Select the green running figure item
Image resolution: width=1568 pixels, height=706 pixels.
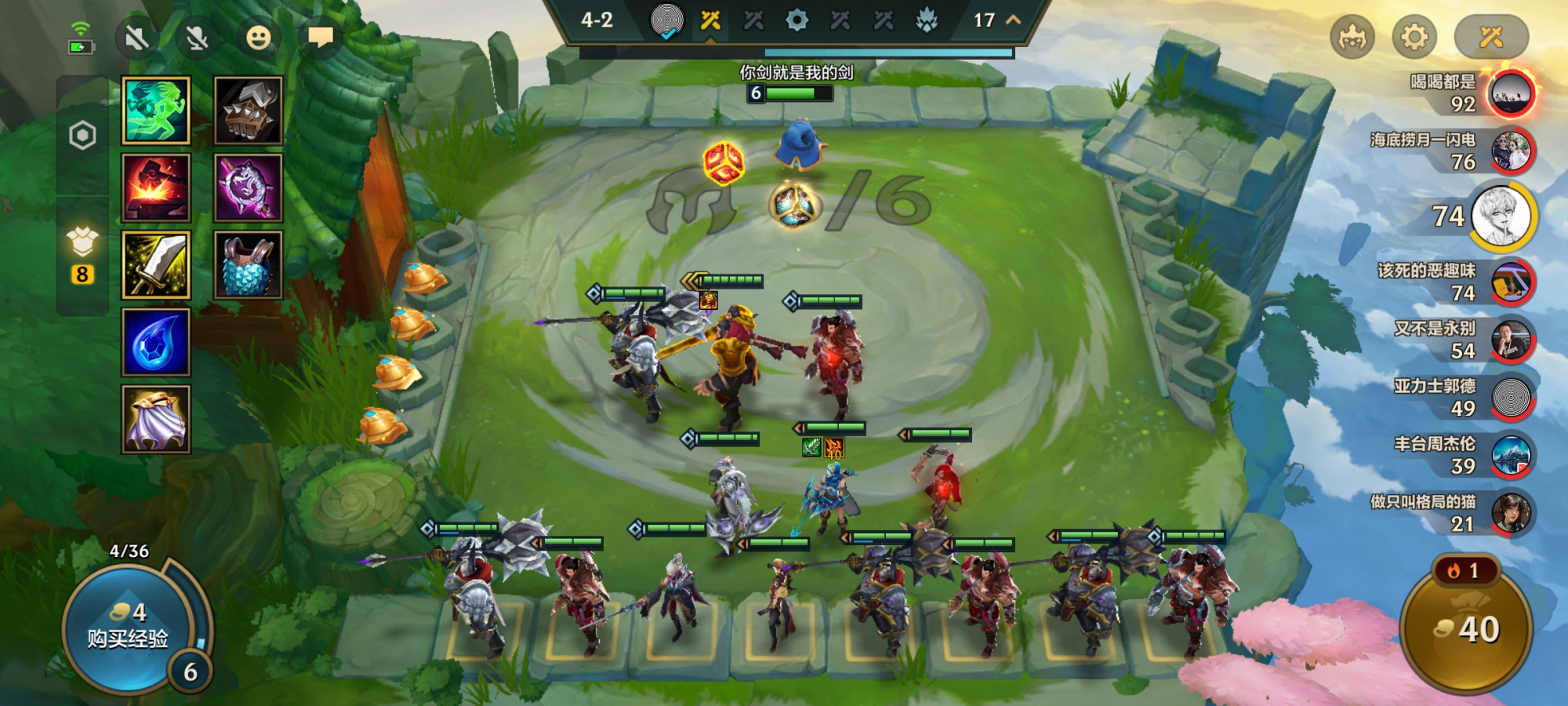[x=156, y=111]
